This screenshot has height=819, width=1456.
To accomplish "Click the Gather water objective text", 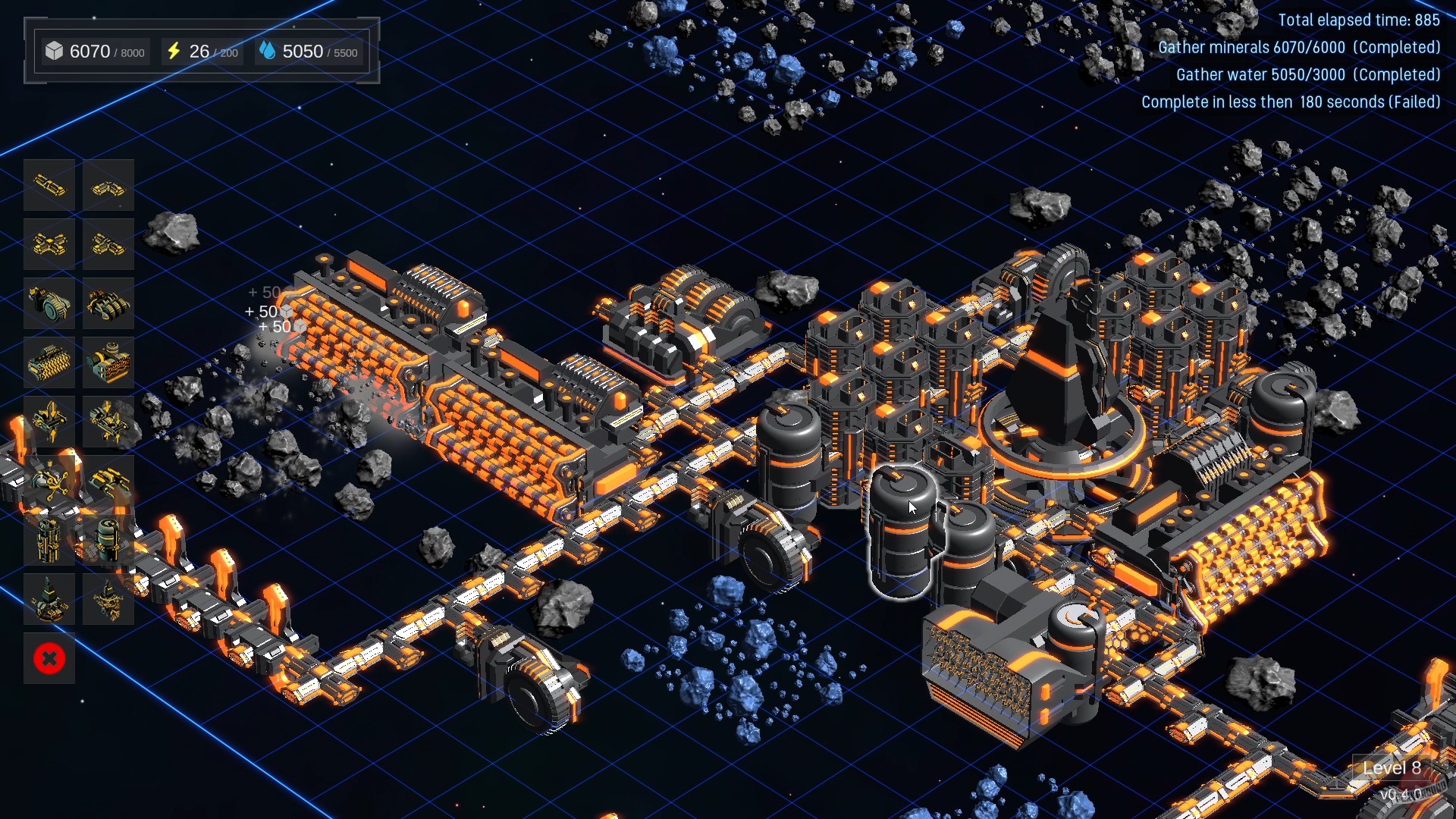I will 1307,75.
